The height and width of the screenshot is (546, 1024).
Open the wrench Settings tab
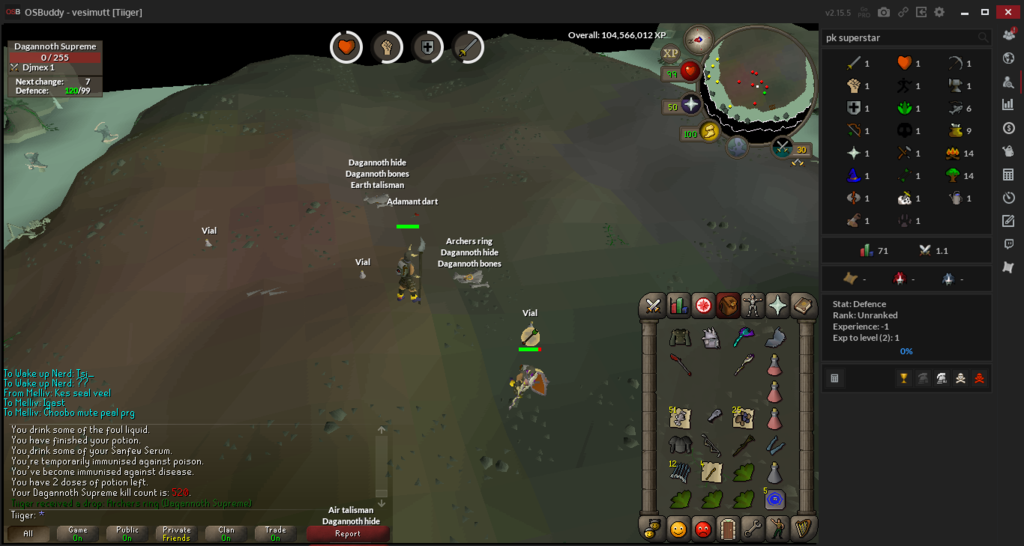coord(752,528)
